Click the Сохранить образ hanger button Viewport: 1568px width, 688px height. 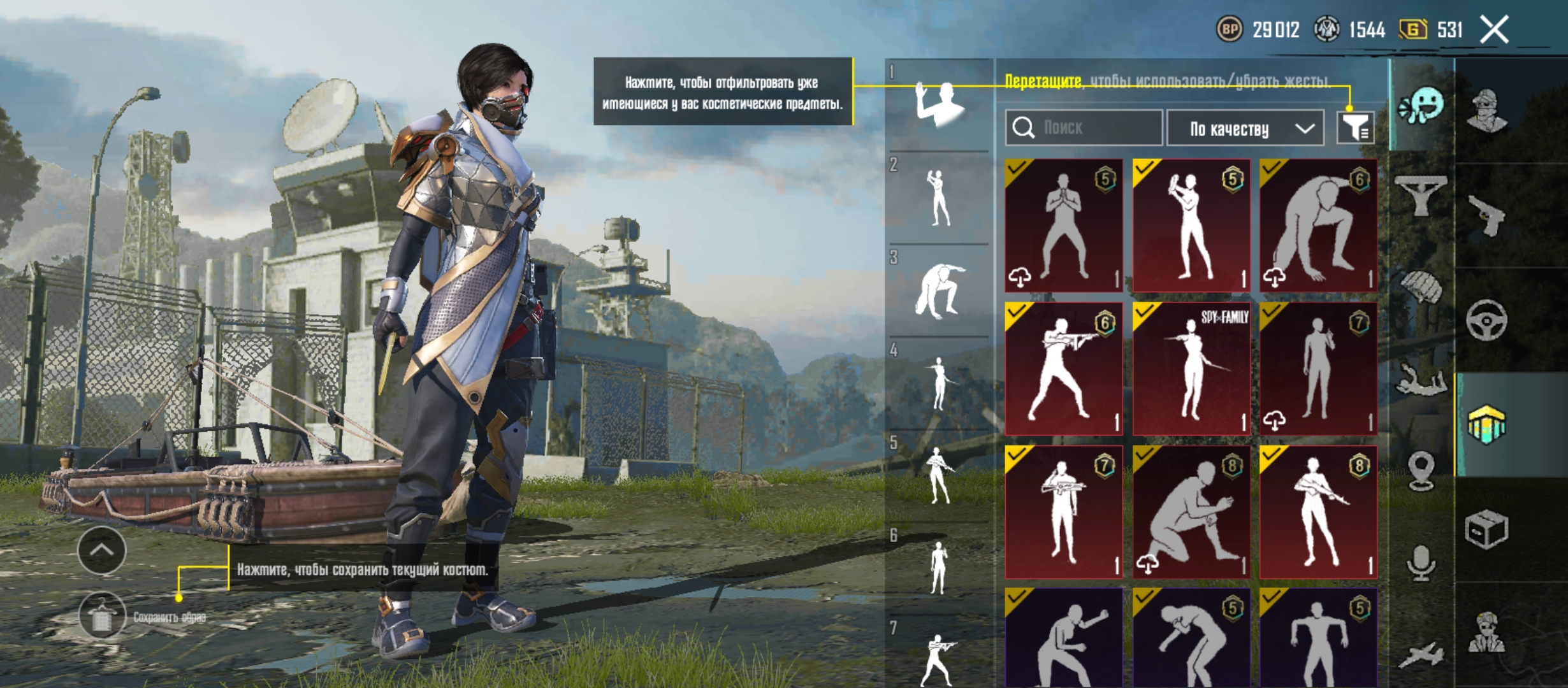coord(102,616)
